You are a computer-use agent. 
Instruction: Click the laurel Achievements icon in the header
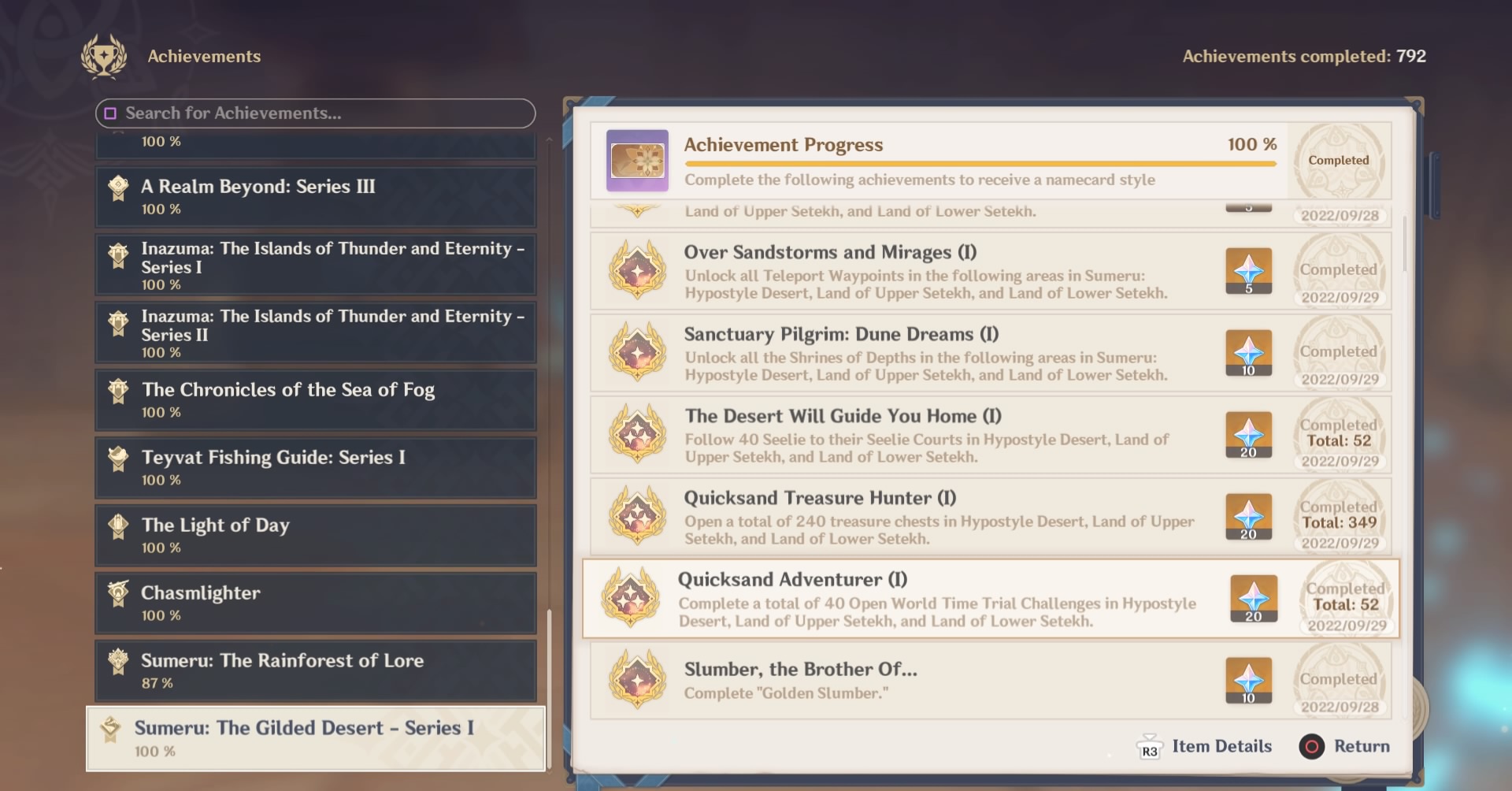(102, 56)
